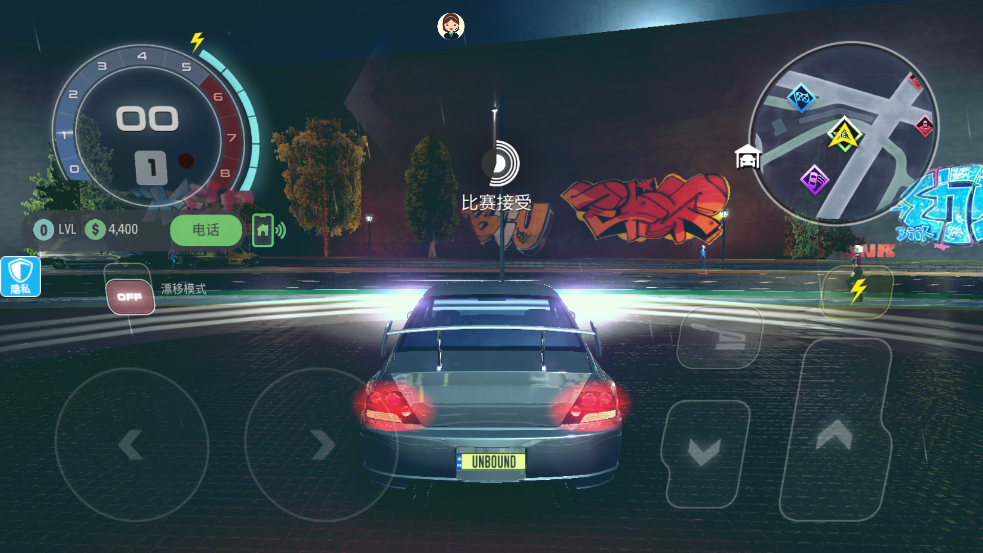Pull the handbrake button
This screenshot has width=983, height=553.
[719, 337]
